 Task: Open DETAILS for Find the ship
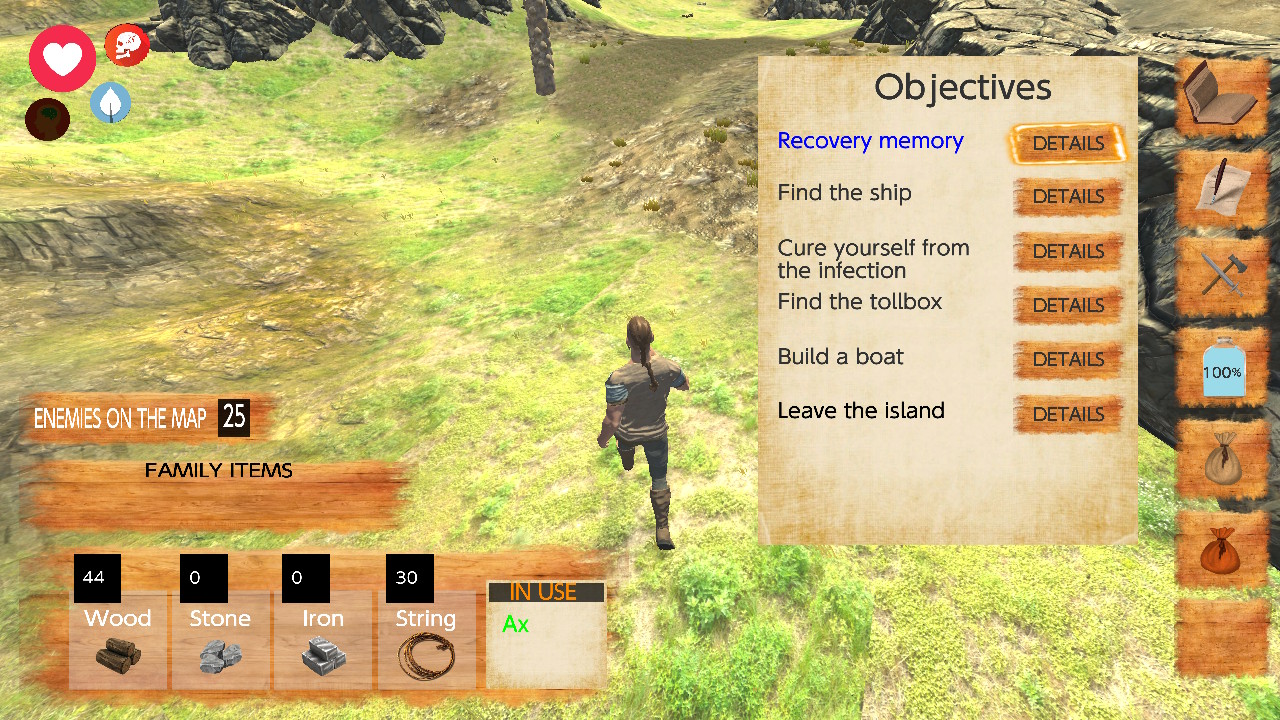click(1067, 196)
